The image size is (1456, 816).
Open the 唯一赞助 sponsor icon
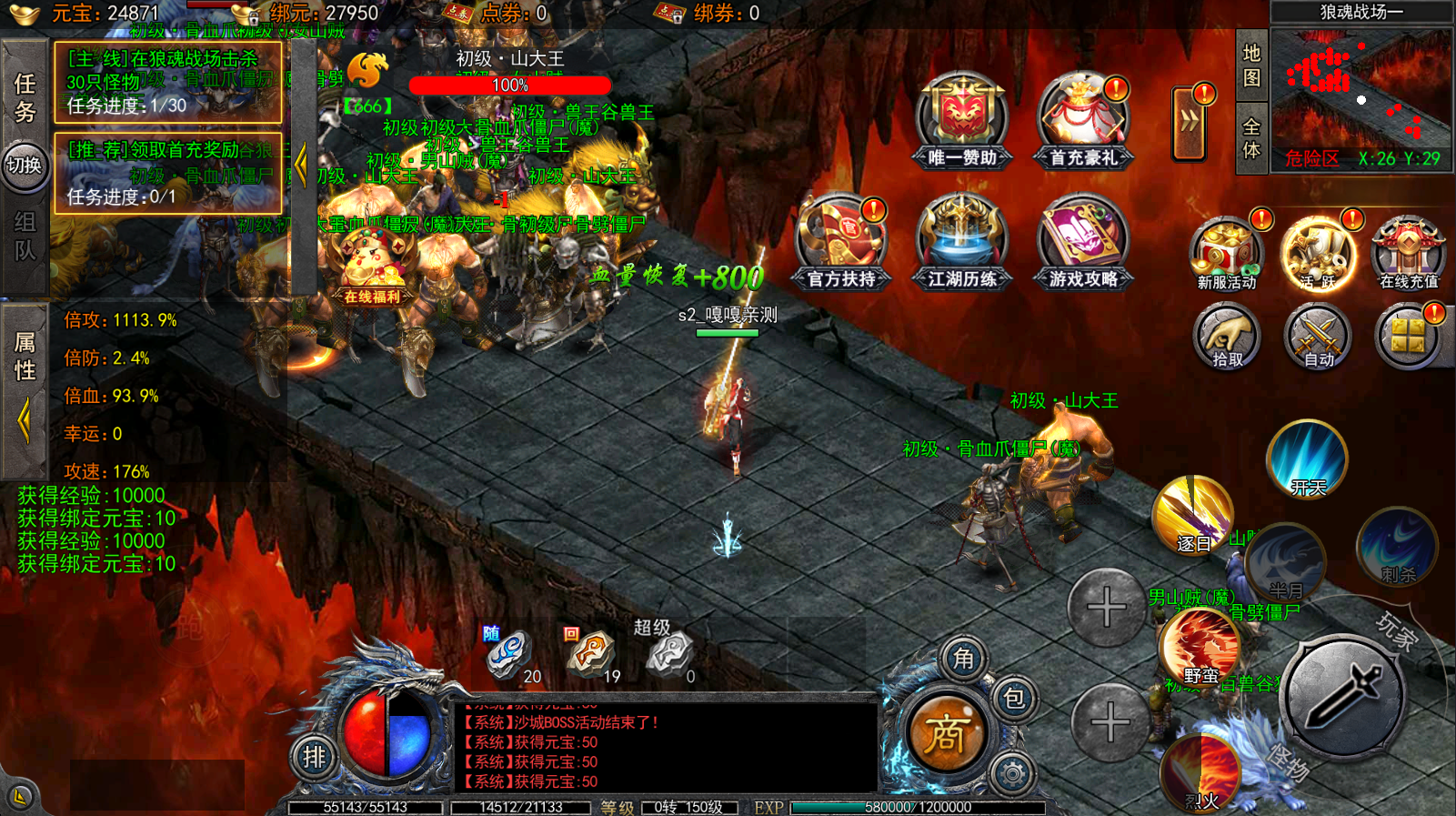(x=962, y=120)
